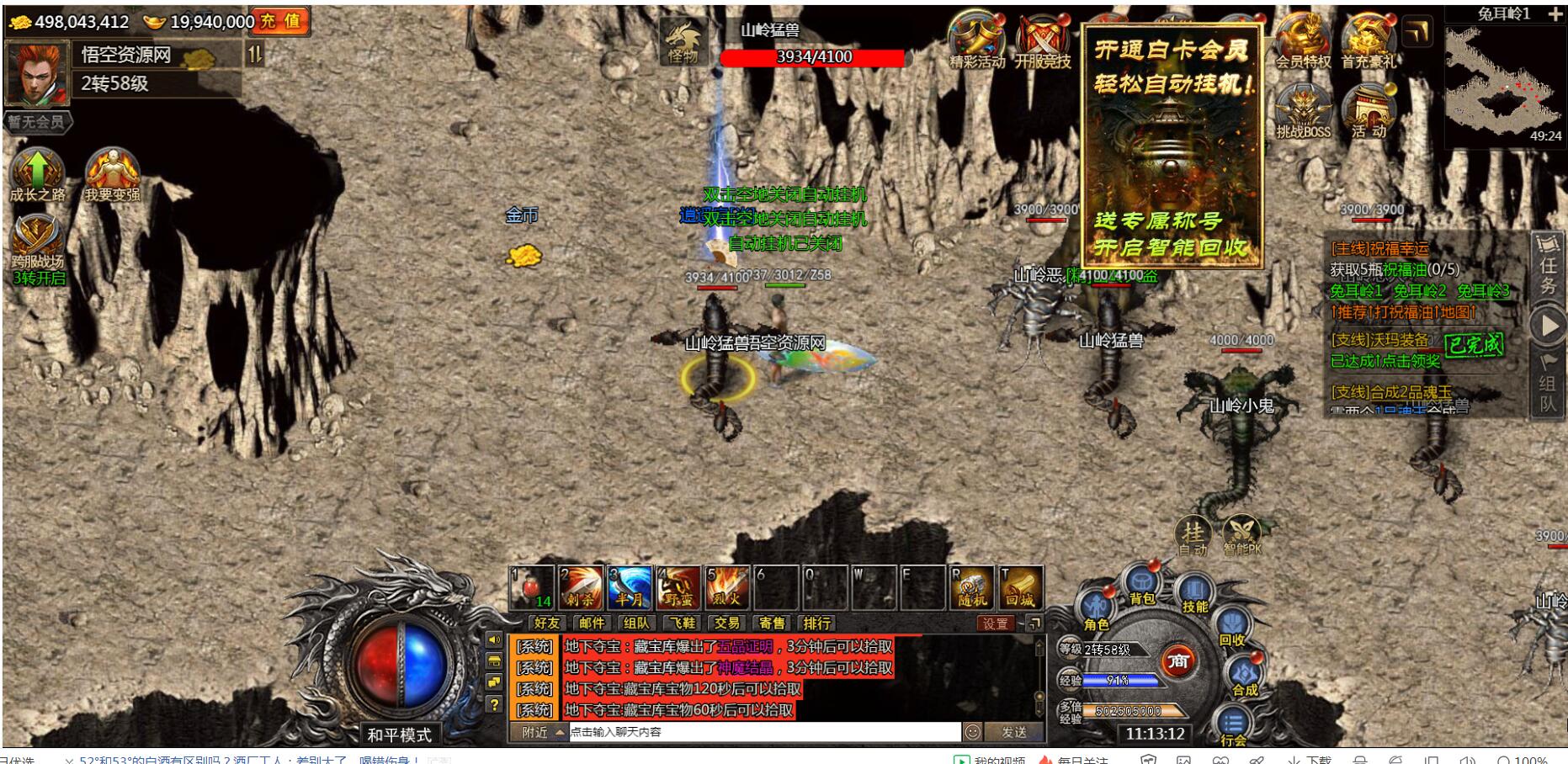1568x764 pixels.
Task: Activate the 烈火 fire sword skill
Action: tap(727, 587)
